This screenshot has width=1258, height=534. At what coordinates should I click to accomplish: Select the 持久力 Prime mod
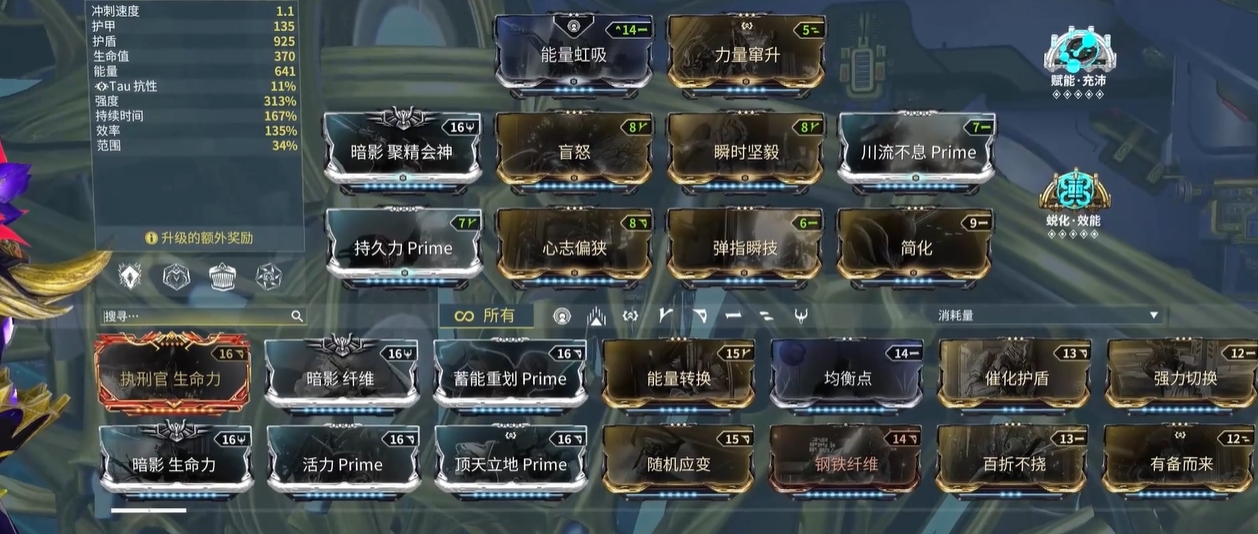pos(402,248)
